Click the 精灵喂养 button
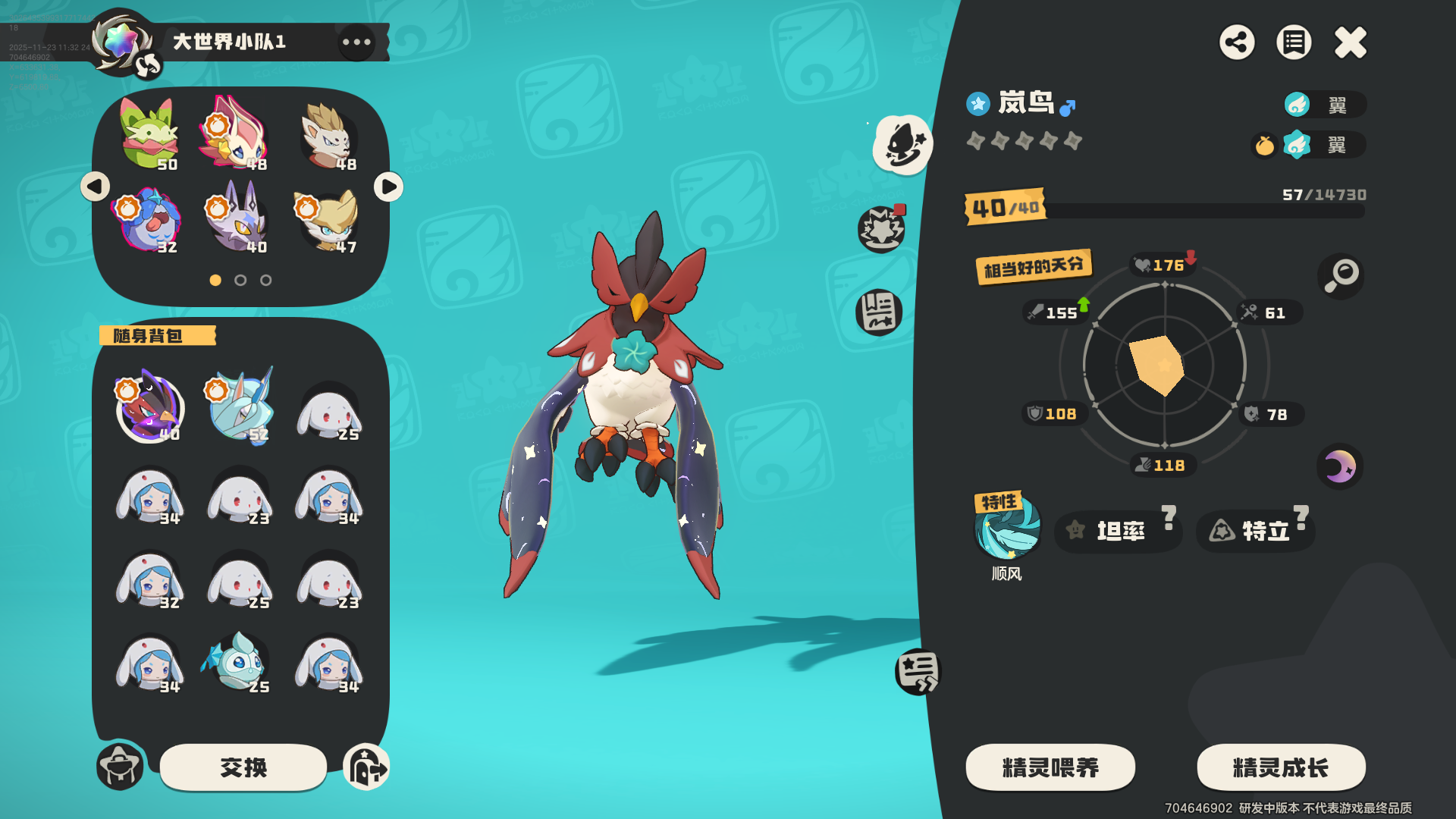Viewport: 1456px width, 819px height. (x=1050, y=767)
